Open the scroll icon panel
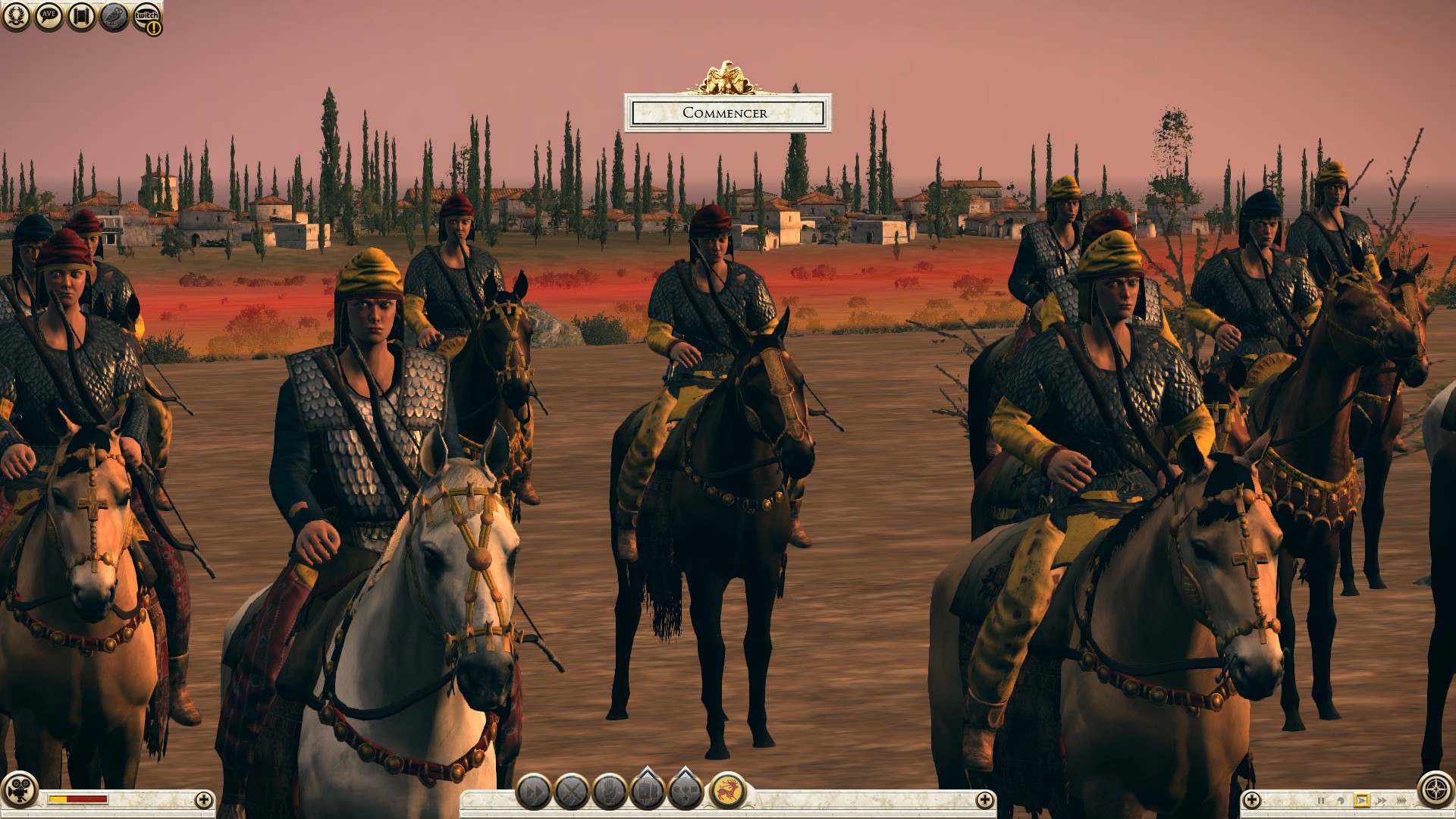Viewport: 1456px width, 819px height. pos(81,16)
